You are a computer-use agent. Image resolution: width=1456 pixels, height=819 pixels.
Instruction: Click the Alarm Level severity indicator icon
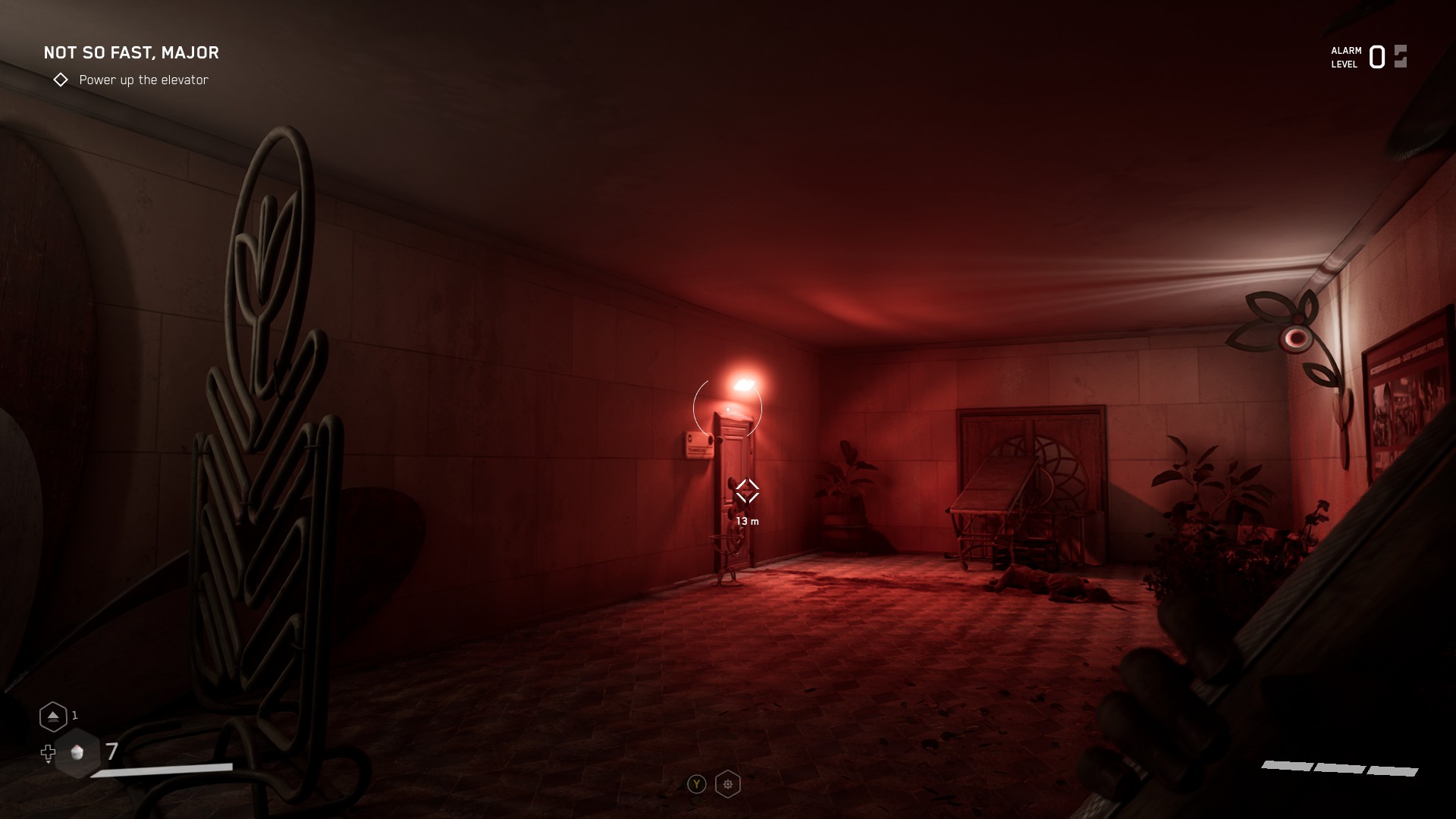1399,56
